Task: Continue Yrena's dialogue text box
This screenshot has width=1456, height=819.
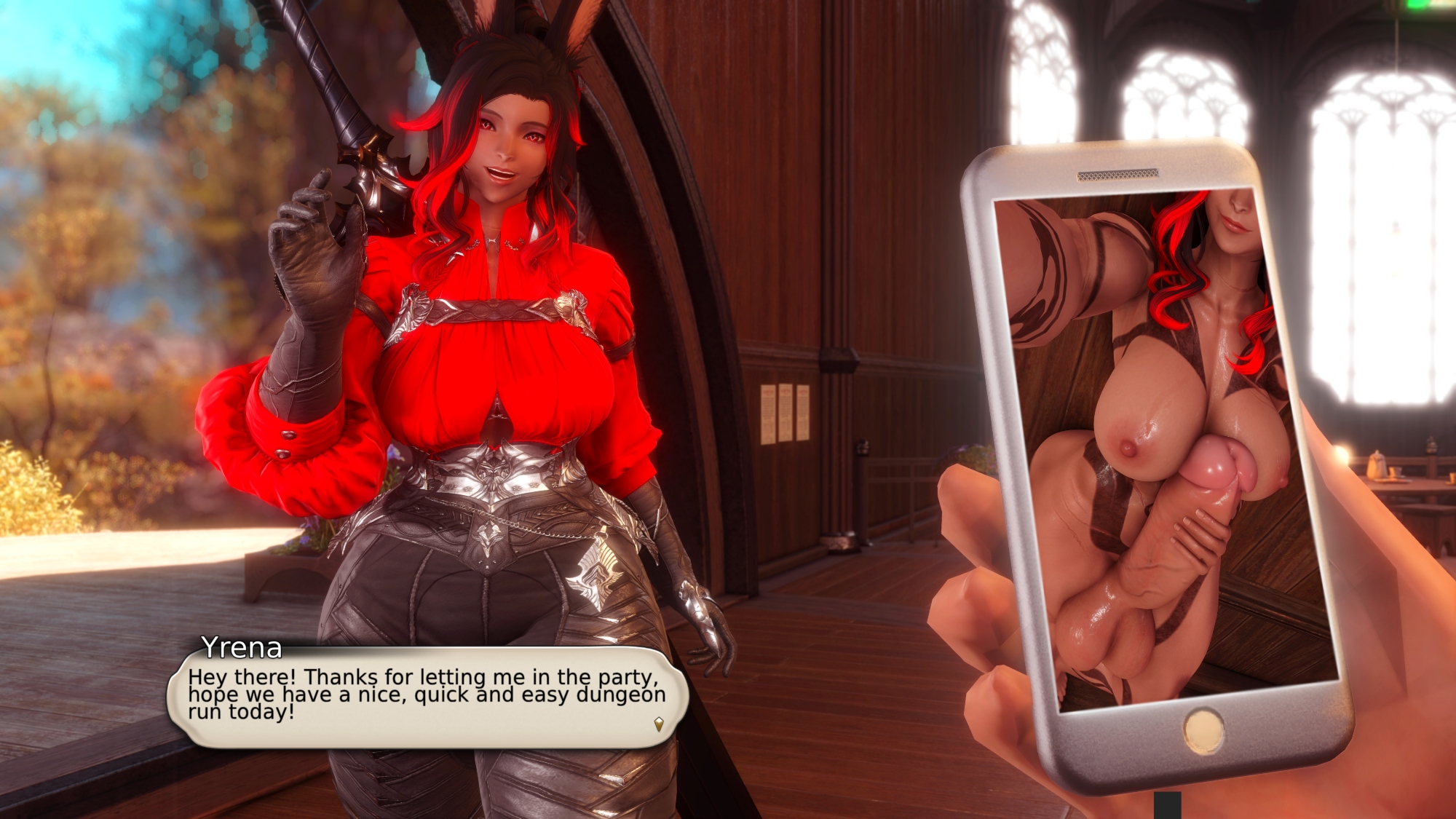Action: [426, 697]
